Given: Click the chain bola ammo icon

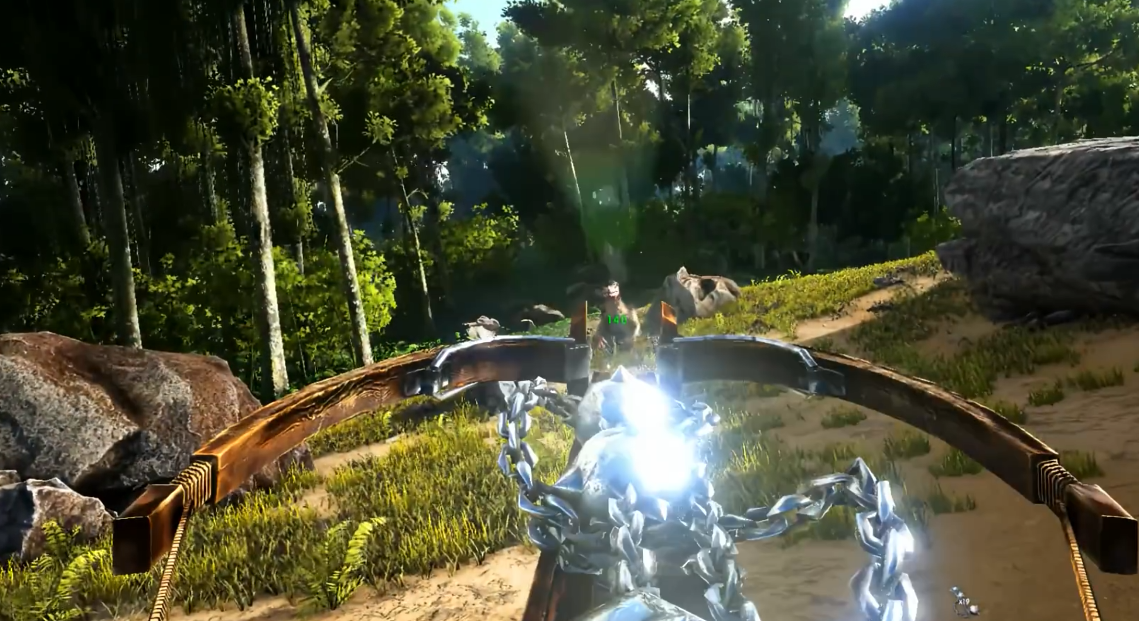Looking at the screenshot, I should click(964, 600).
